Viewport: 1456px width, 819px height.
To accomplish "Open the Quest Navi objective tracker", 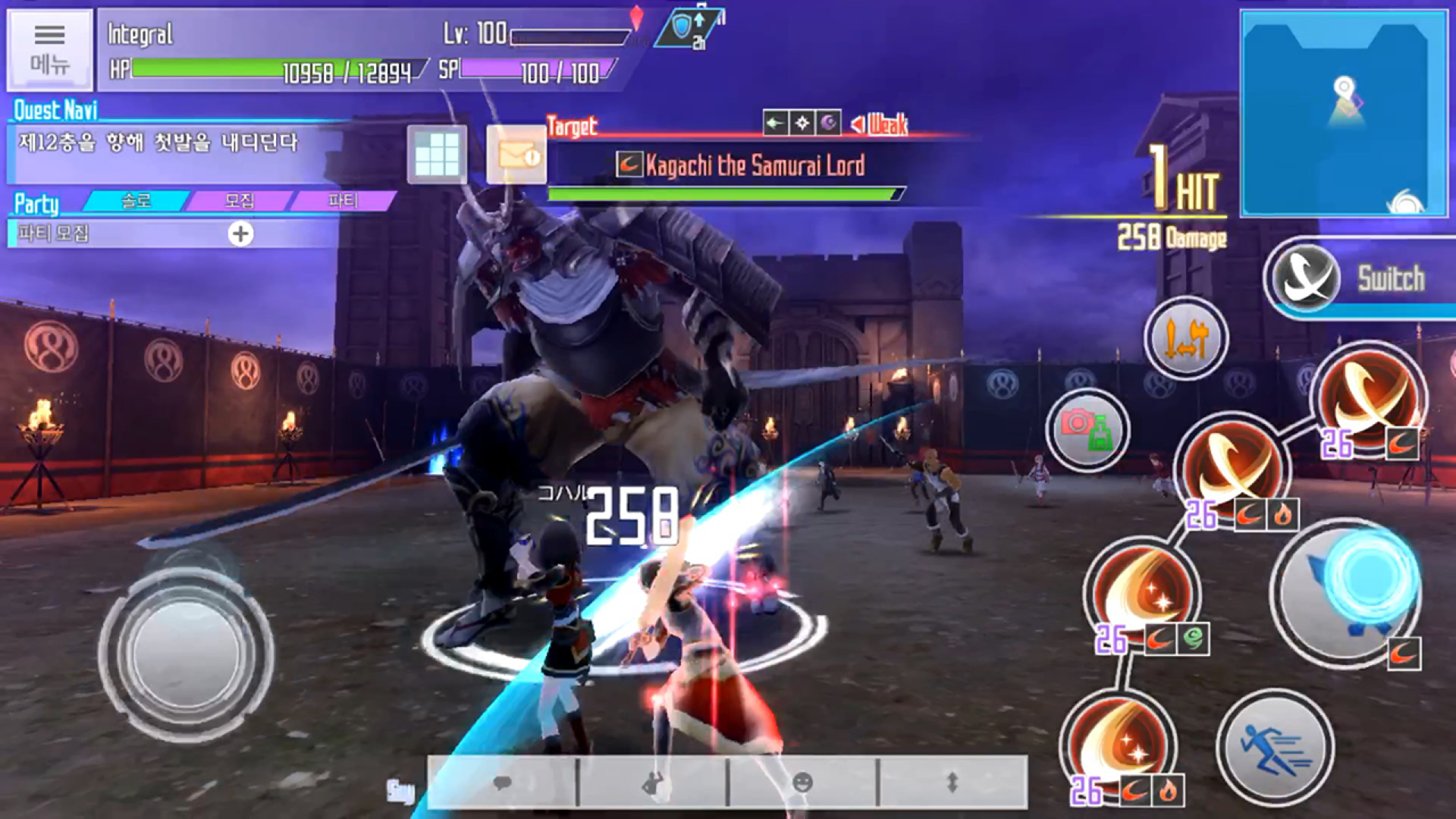I will pyautogui.click(x=174, y=144).
